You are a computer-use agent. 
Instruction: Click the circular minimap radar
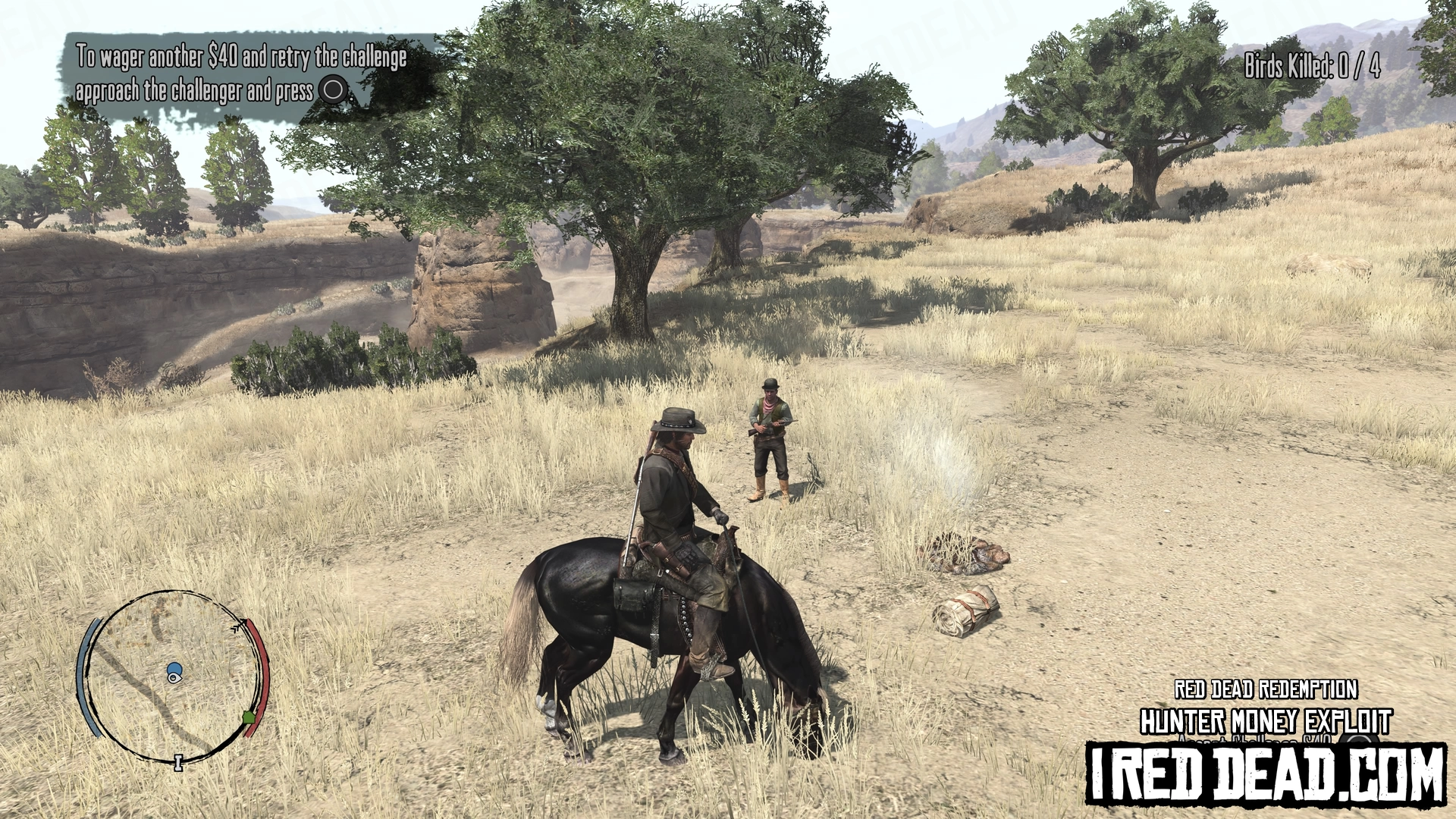[173, 676]
